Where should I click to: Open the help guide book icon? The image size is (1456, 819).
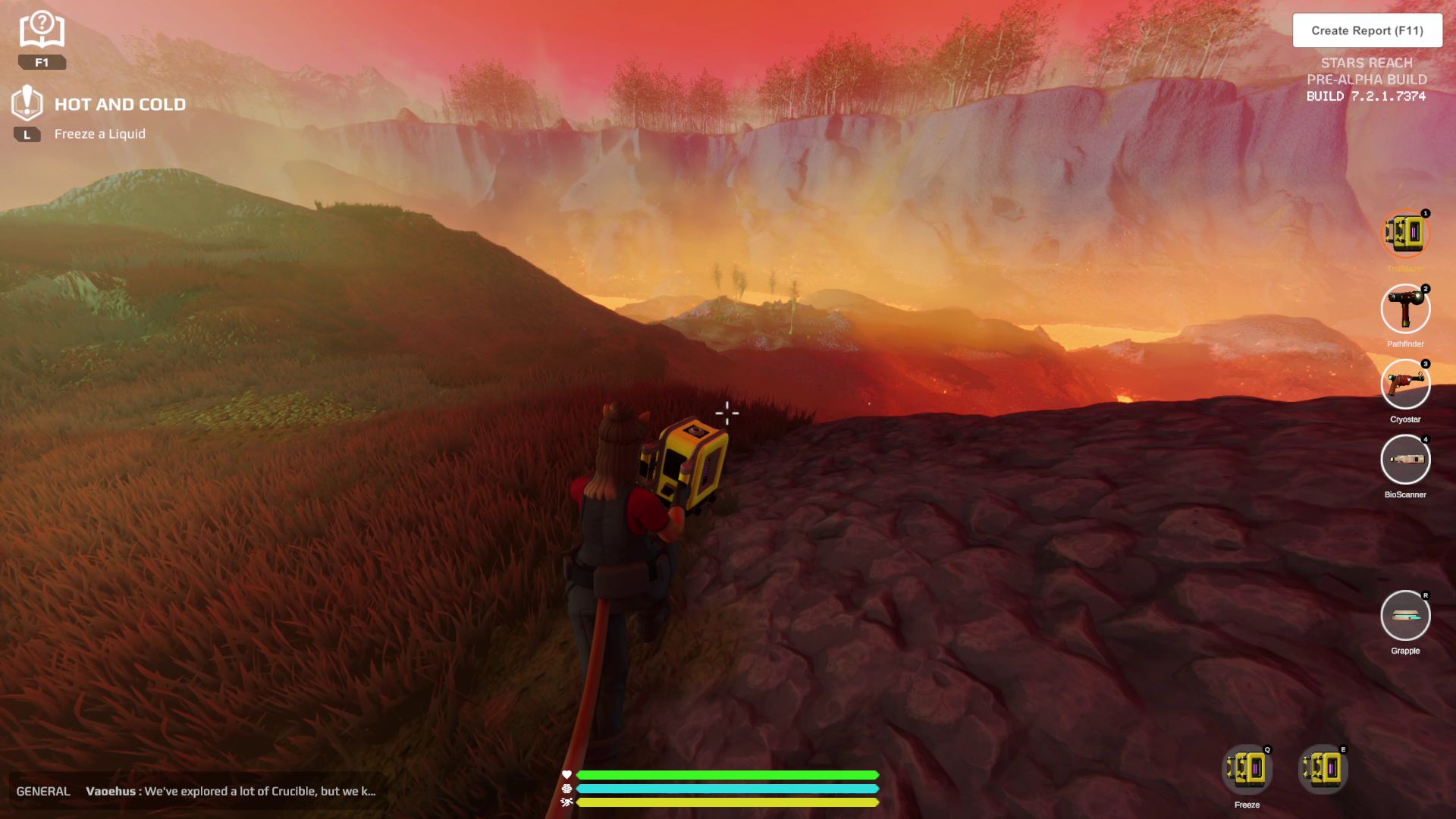pos(42,30)
